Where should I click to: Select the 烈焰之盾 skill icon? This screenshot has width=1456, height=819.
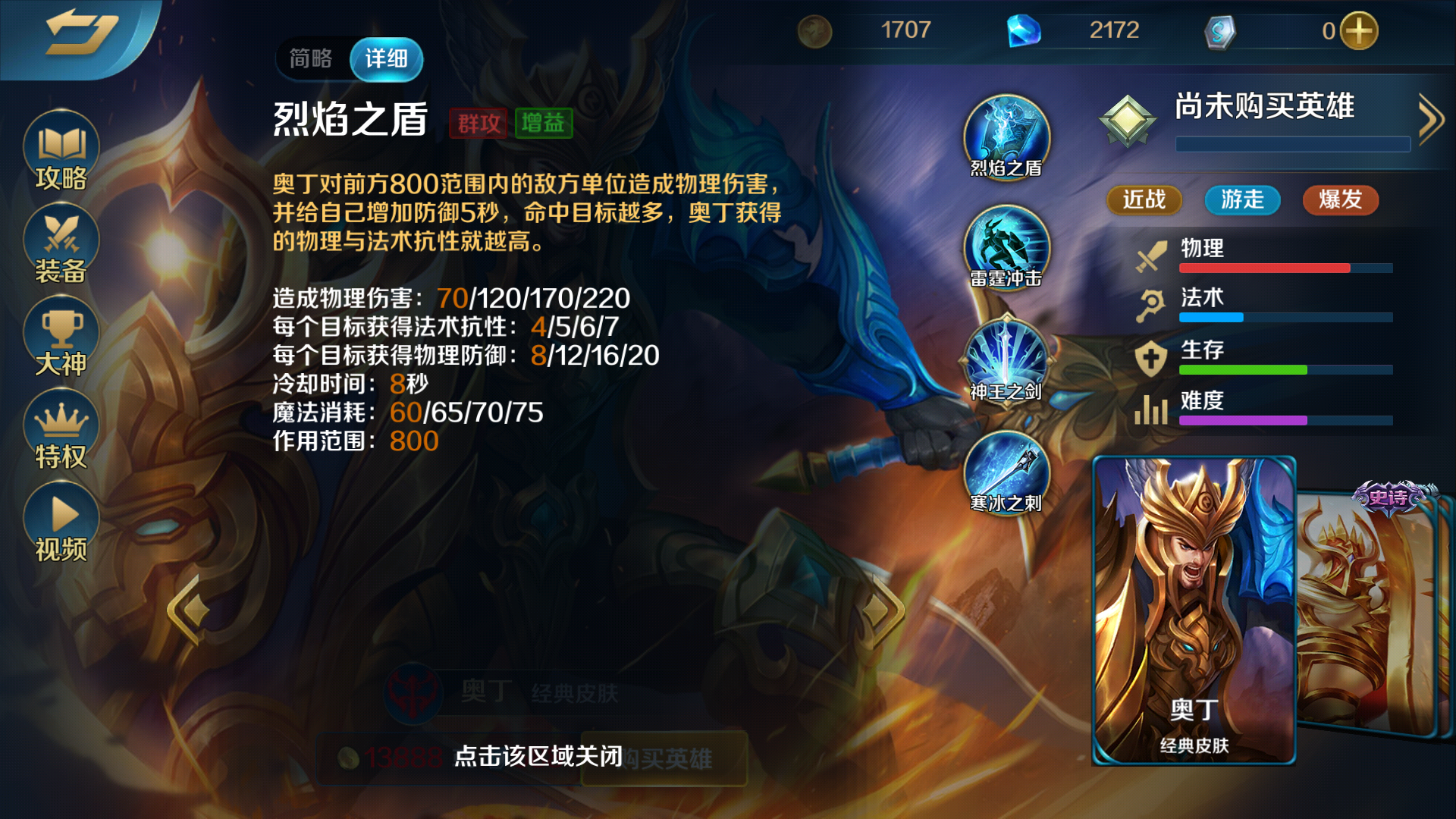pos(1006,136)
